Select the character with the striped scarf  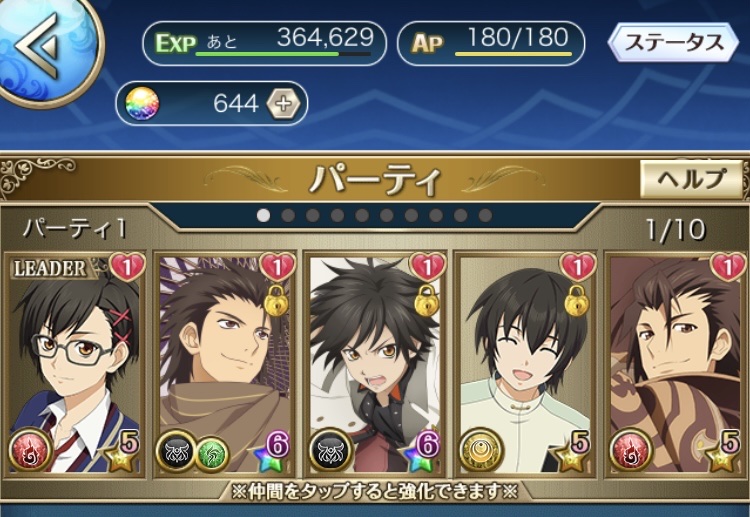point(676,365)
